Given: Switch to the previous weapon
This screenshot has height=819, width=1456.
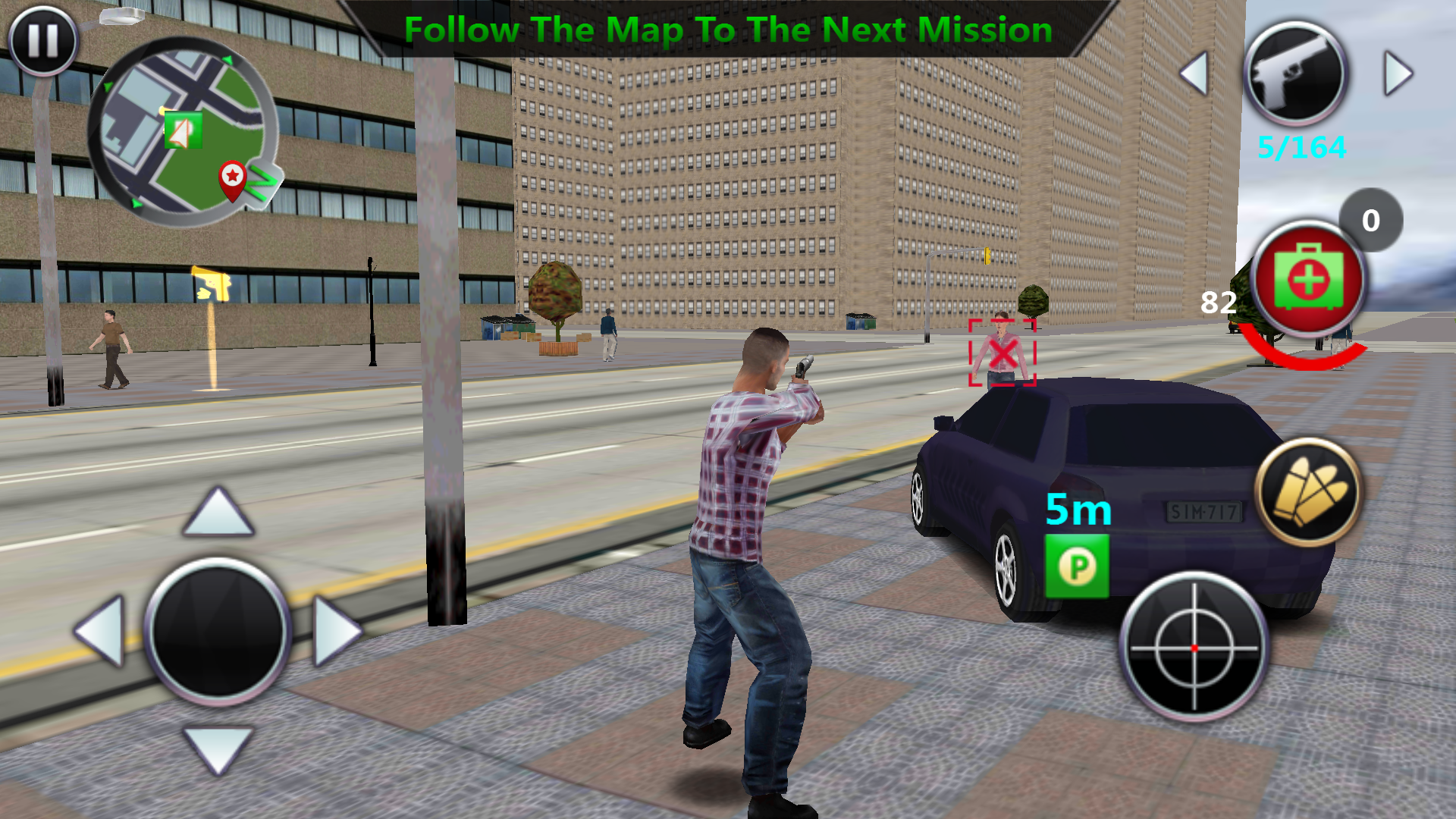Looking at the screenshot, I should [x=1196, y=74].
